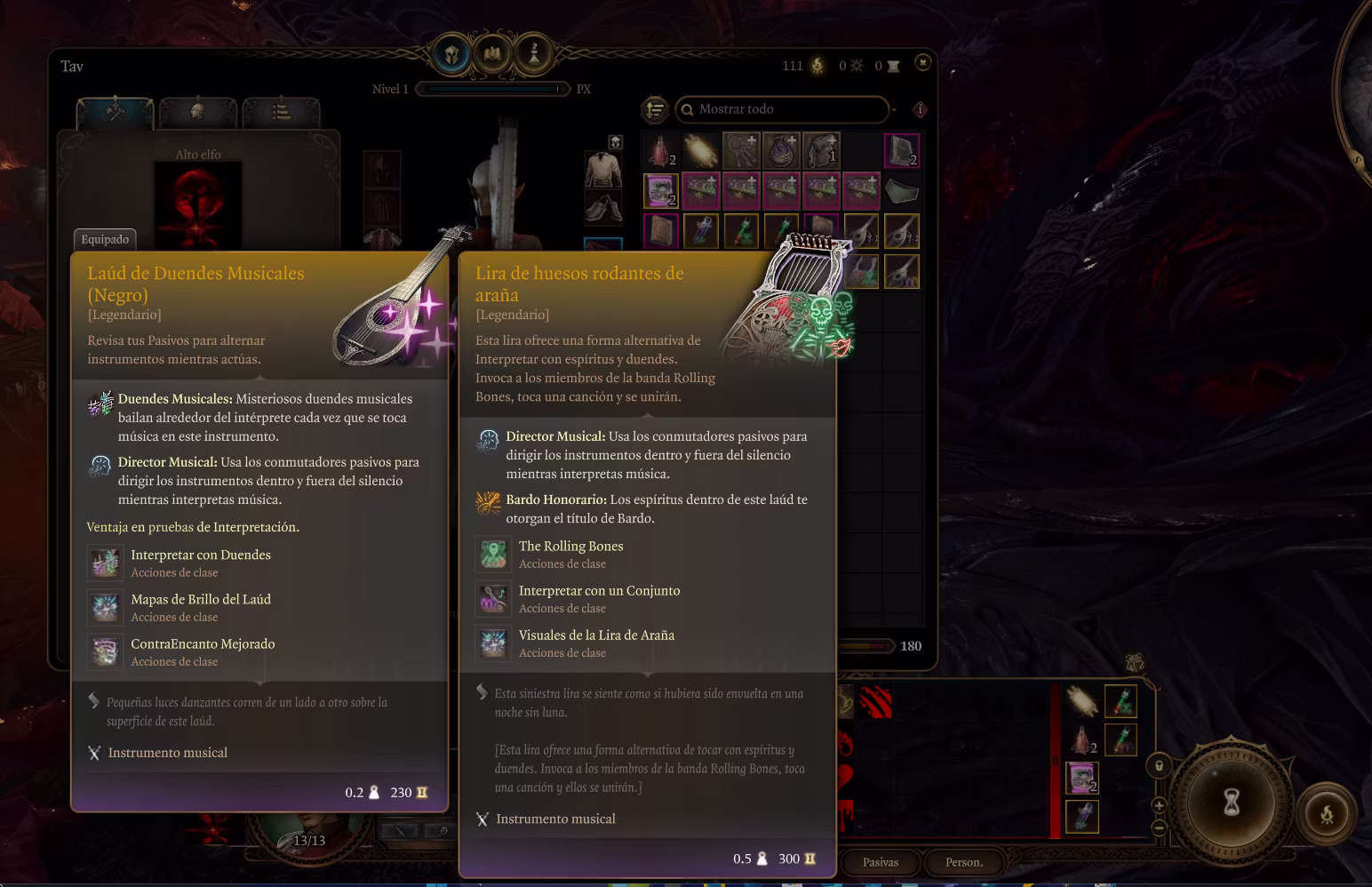
Task: Open the alchemy flask tab at top
Action: [x=534, y=55]
